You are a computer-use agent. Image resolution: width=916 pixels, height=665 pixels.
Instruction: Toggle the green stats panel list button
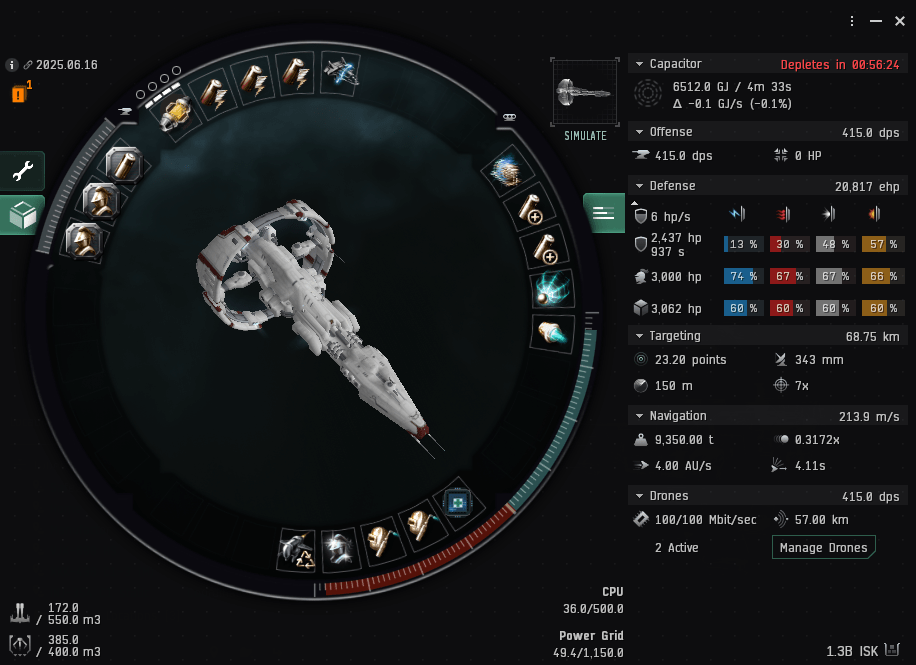[603, 212]
